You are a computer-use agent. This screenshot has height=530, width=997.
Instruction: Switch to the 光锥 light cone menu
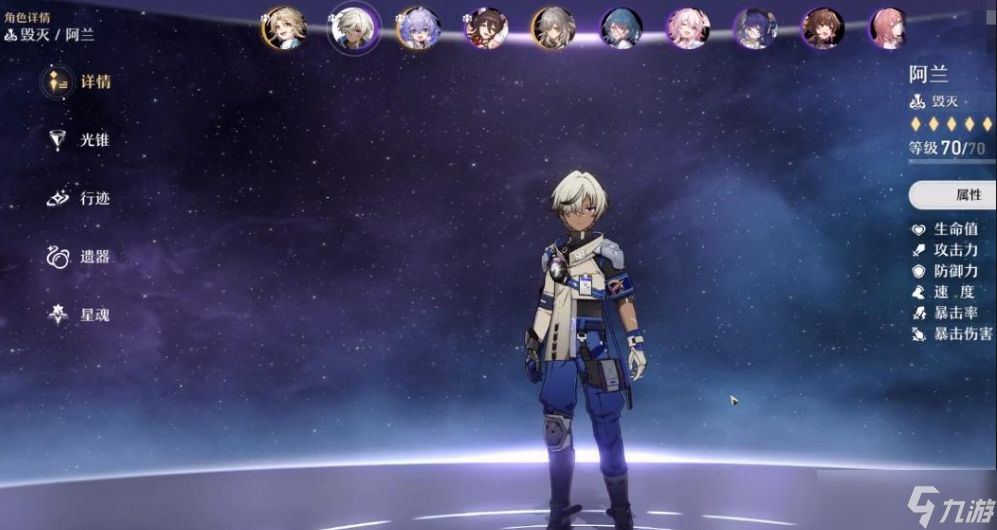80,140
